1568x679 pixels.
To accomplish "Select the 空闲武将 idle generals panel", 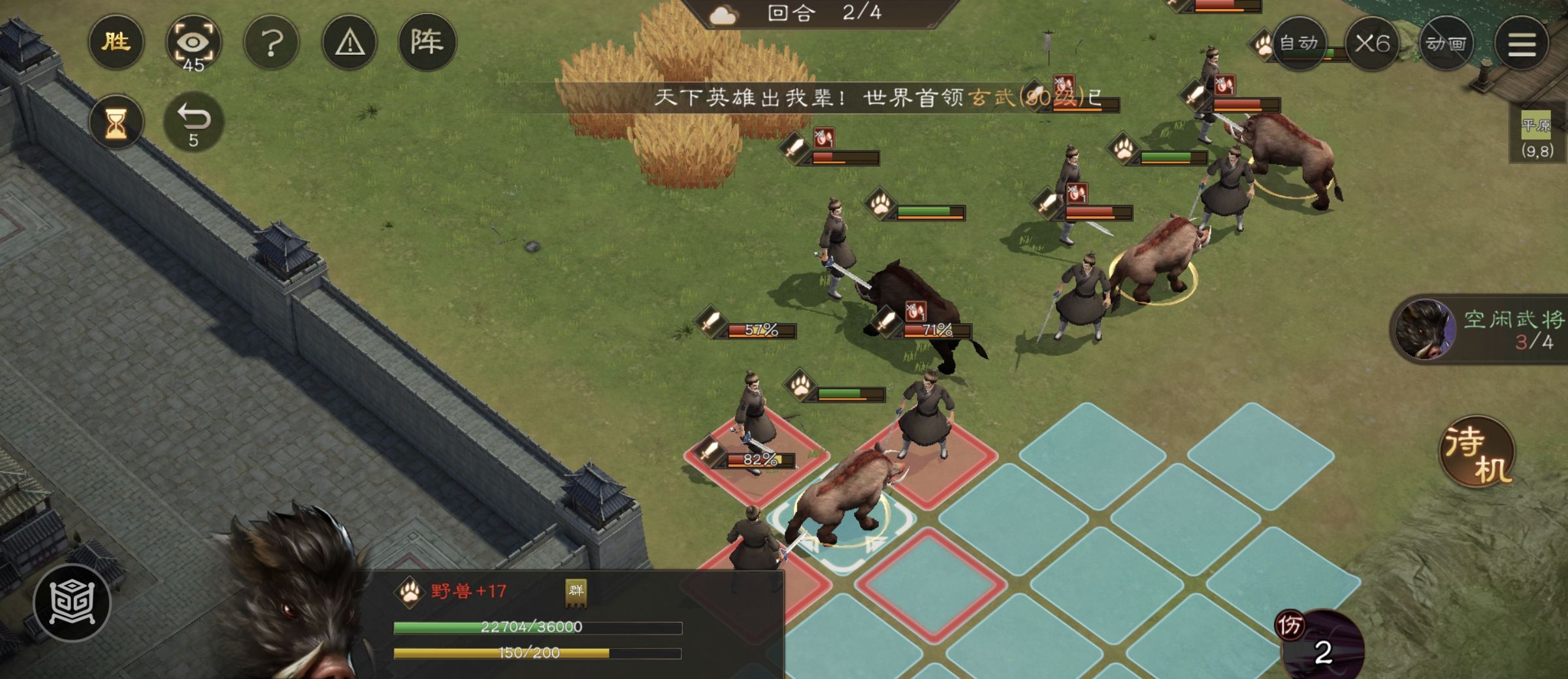I will [1483, 330].
